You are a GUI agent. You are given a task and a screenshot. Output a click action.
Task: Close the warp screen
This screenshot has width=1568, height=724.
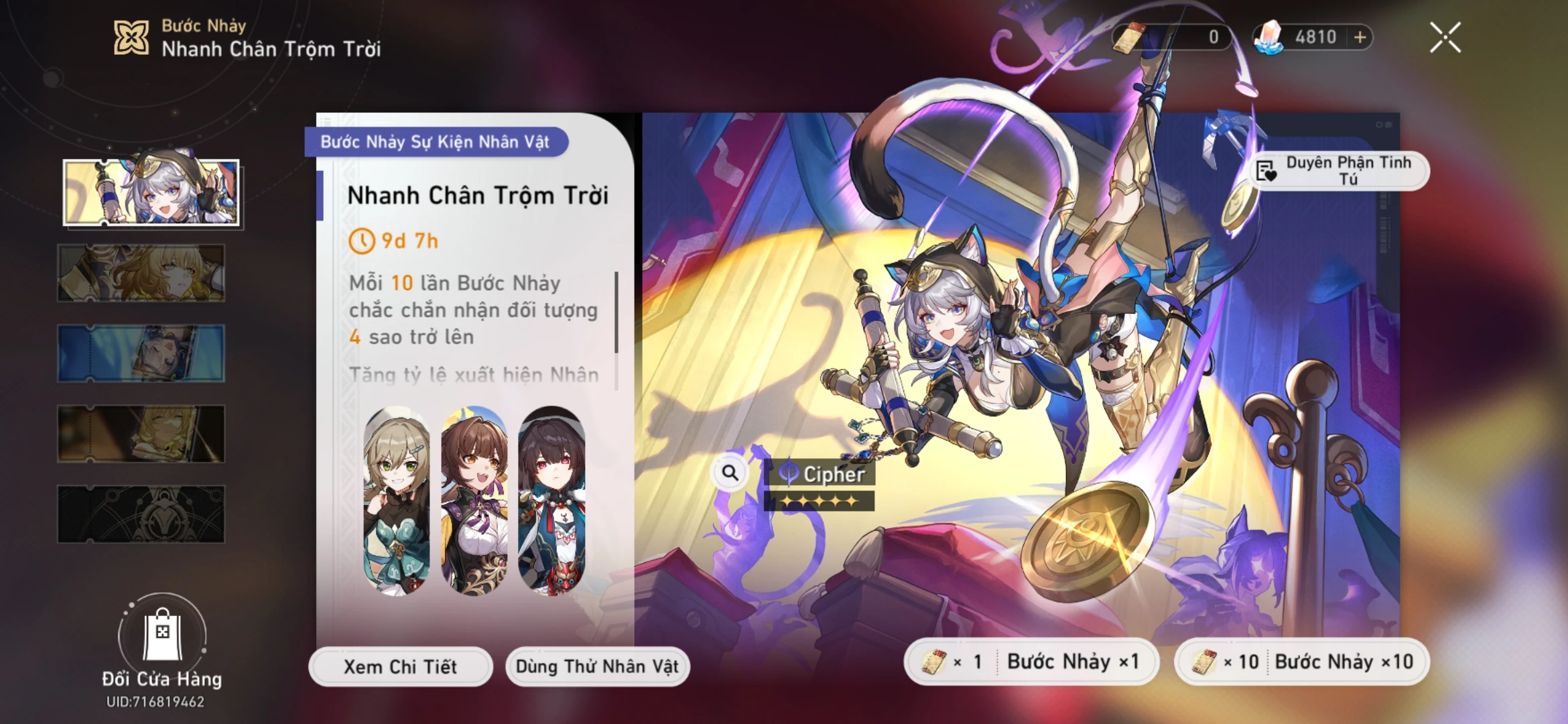point(1445,38)
